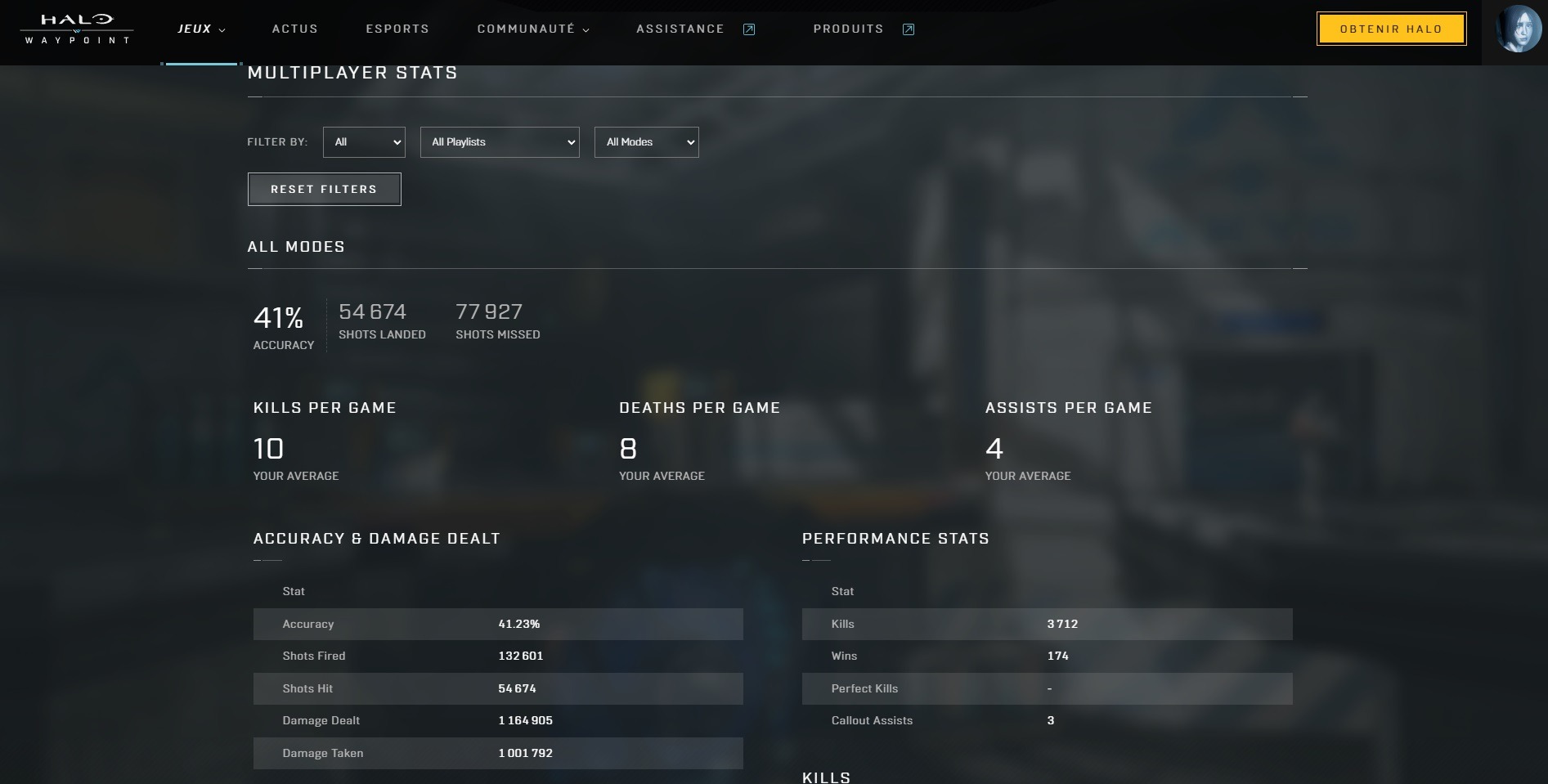Open the JEUX navigation menu
Screen dimensions: 1548x784
point(200,29)
